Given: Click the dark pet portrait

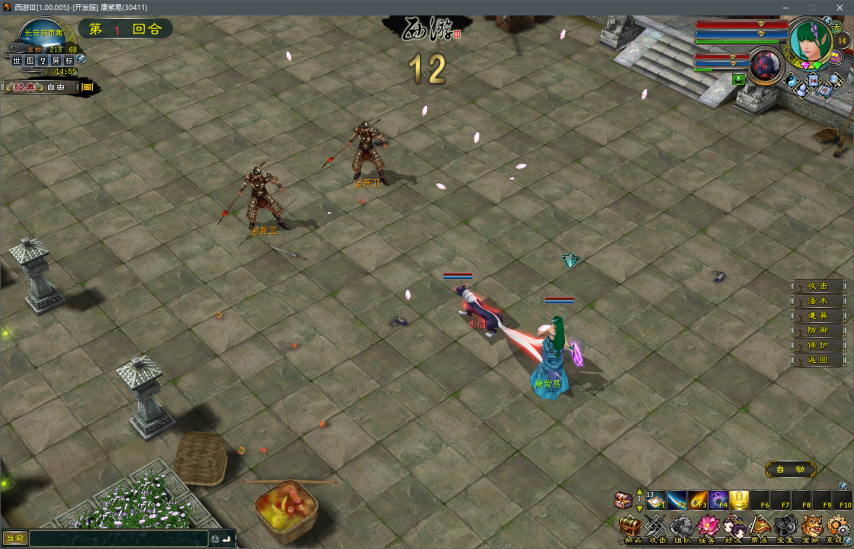Looking at the screenshot, I should pyautogui.click(x=765, y=64).
